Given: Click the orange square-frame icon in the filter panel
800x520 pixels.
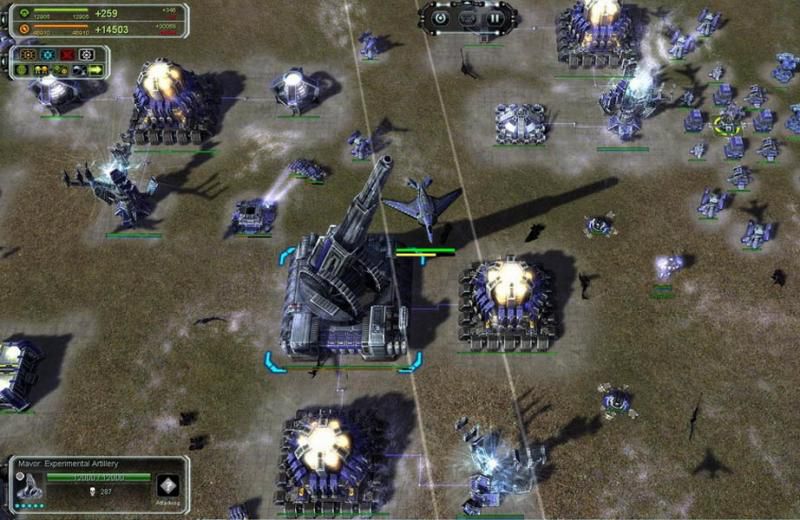Looking at the screenshot, I should click(28, 54).
